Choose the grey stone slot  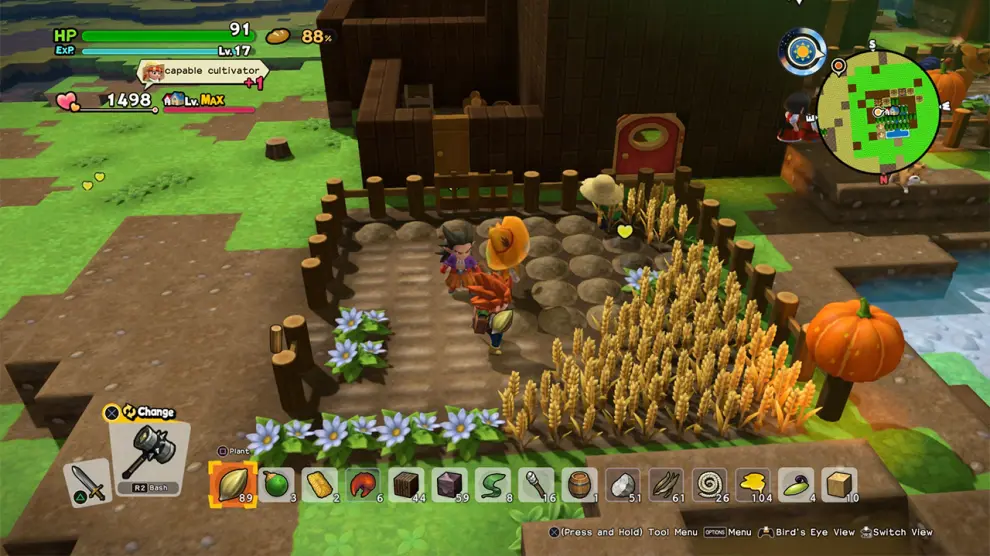coord(624,485)
